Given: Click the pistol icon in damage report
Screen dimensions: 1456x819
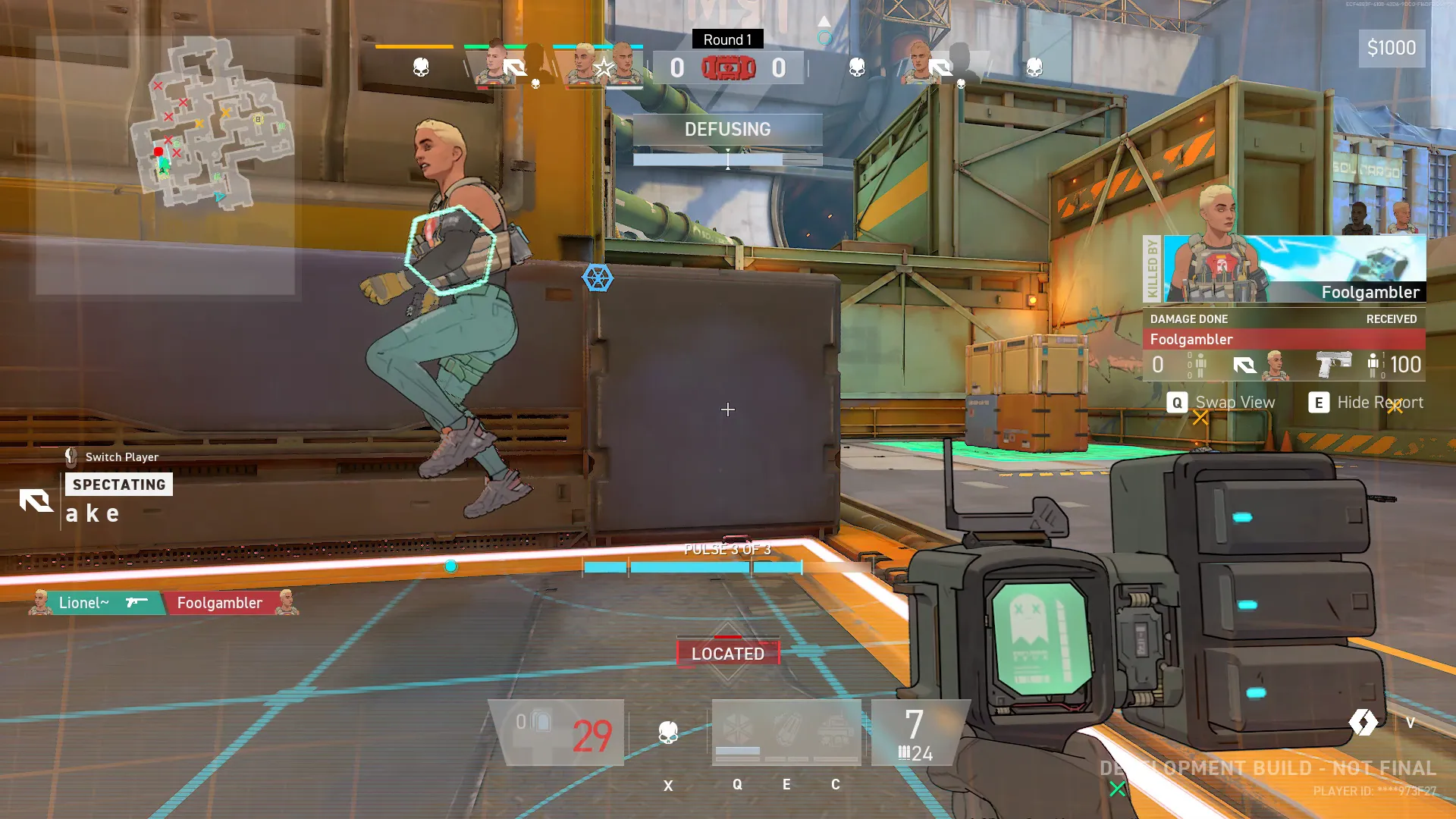Looking at the screenshot, I should 1333,364.
